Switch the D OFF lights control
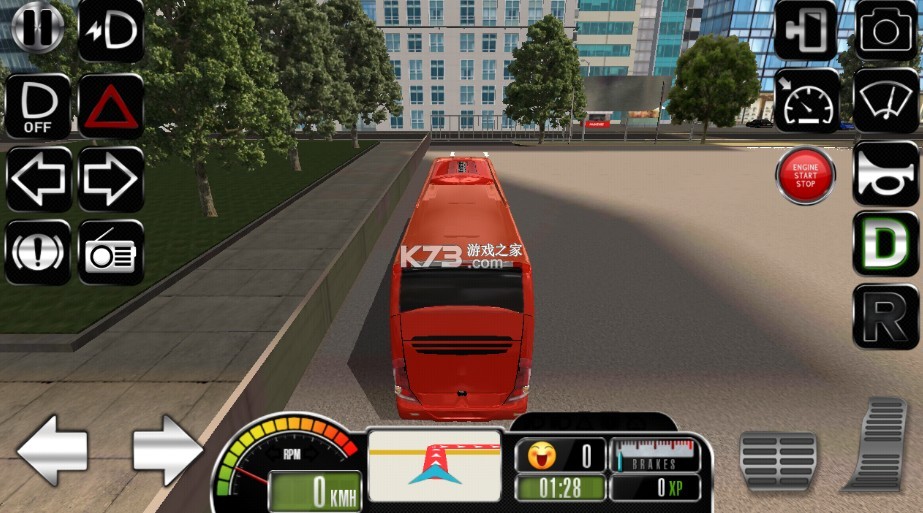Image resolution: width=923 pixels, height=513 pixels. [x=38, y=106]
